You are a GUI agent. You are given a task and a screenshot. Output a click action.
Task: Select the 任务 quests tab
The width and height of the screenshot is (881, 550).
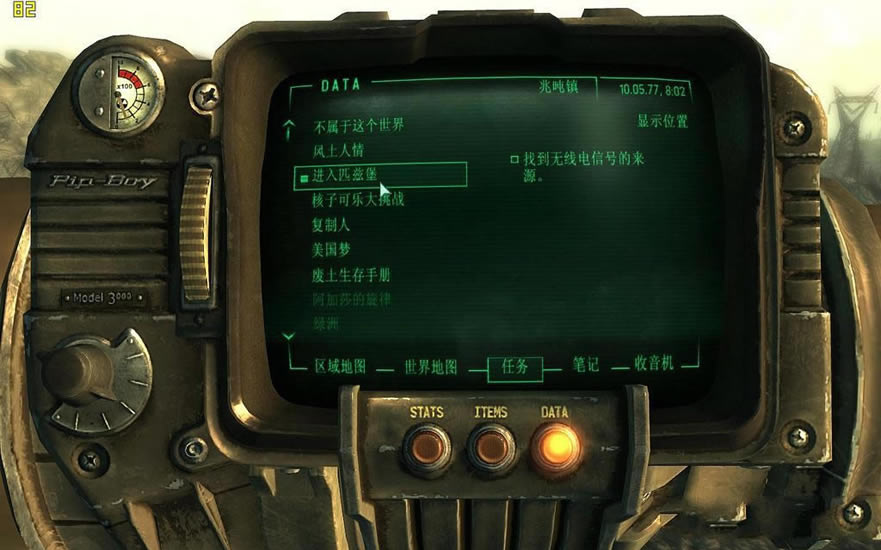pyautogui.click(x=515, y=367)
